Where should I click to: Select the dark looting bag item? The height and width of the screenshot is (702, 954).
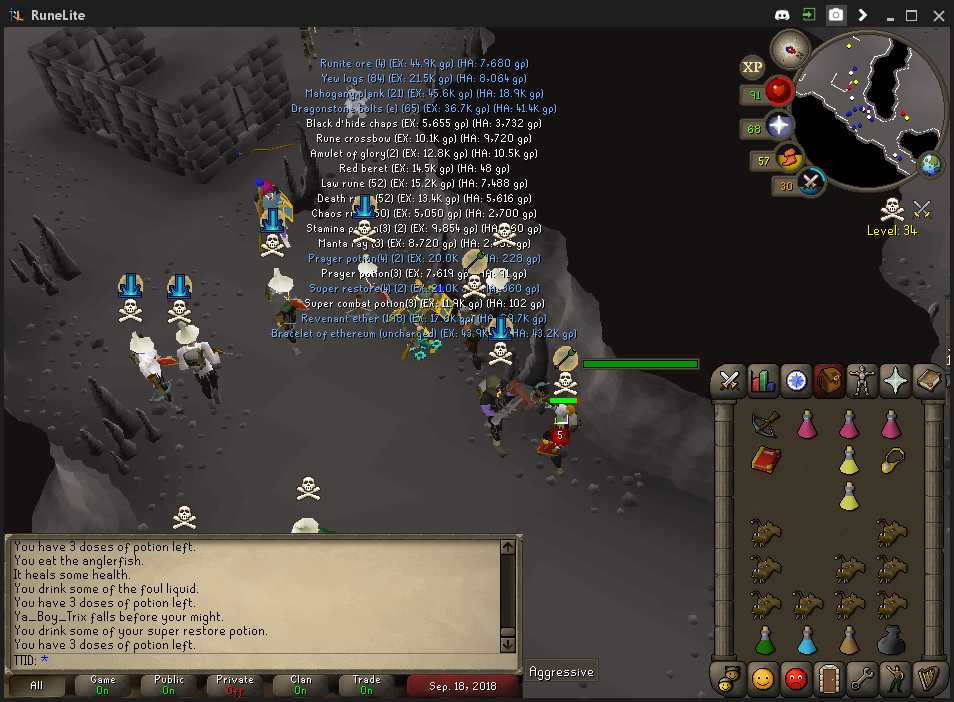pos(890,639)
